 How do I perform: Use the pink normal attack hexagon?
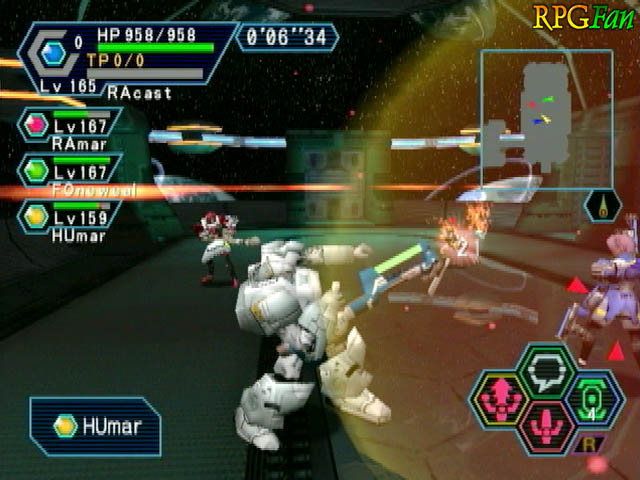pyautogui.click(x=546, y=425)
